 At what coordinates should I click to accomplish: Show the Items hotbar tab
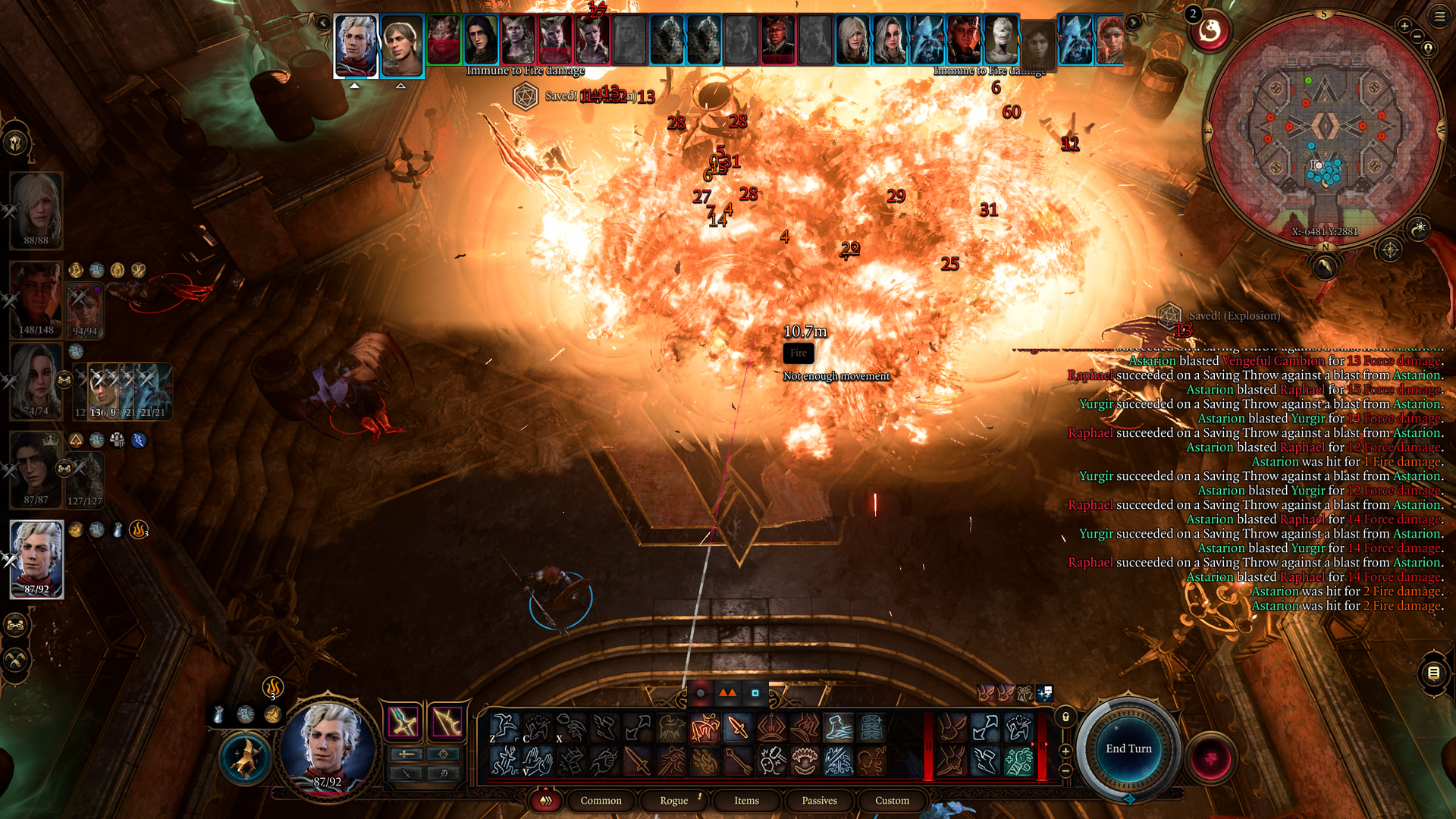[x=746, y=801]
